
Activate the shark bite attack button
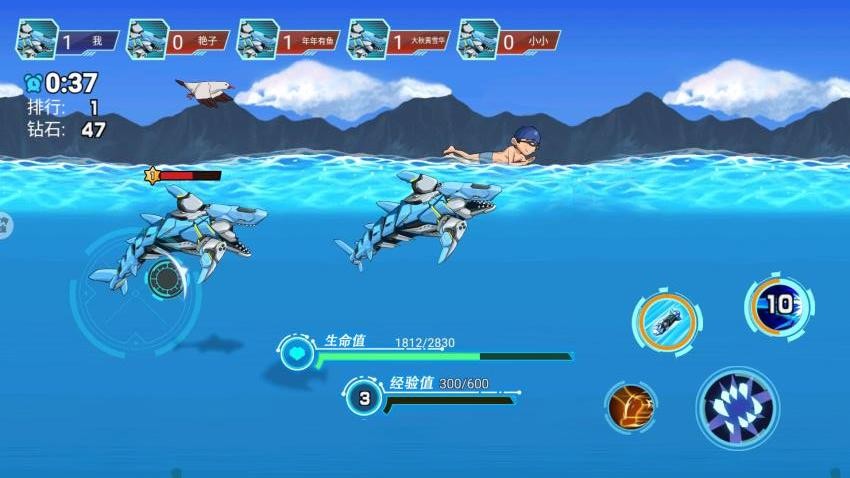(737, 405)
